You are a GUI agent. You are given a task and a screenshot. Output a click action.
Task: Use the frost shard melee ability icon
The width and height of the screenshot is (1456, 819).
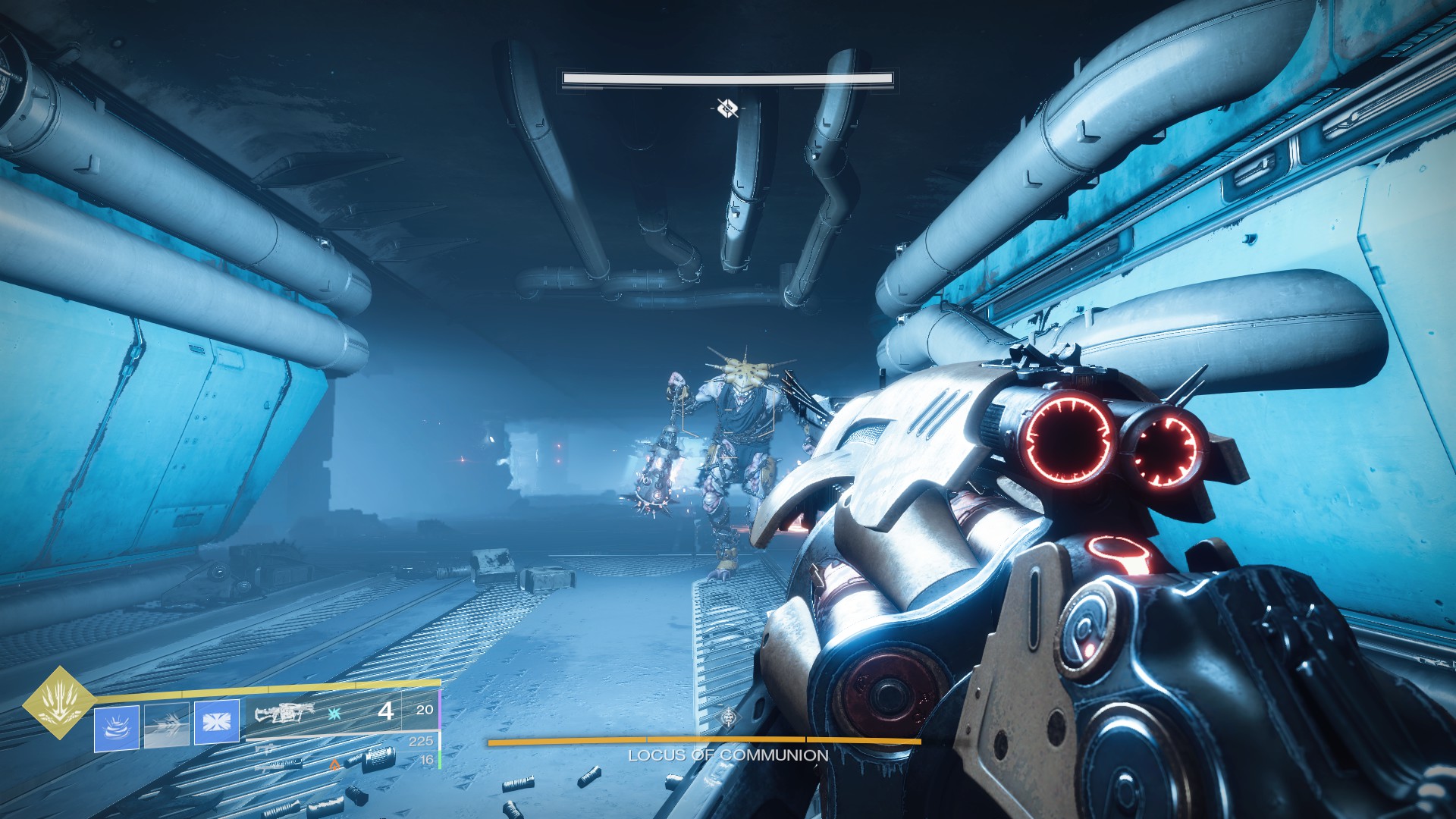[167, 724]
